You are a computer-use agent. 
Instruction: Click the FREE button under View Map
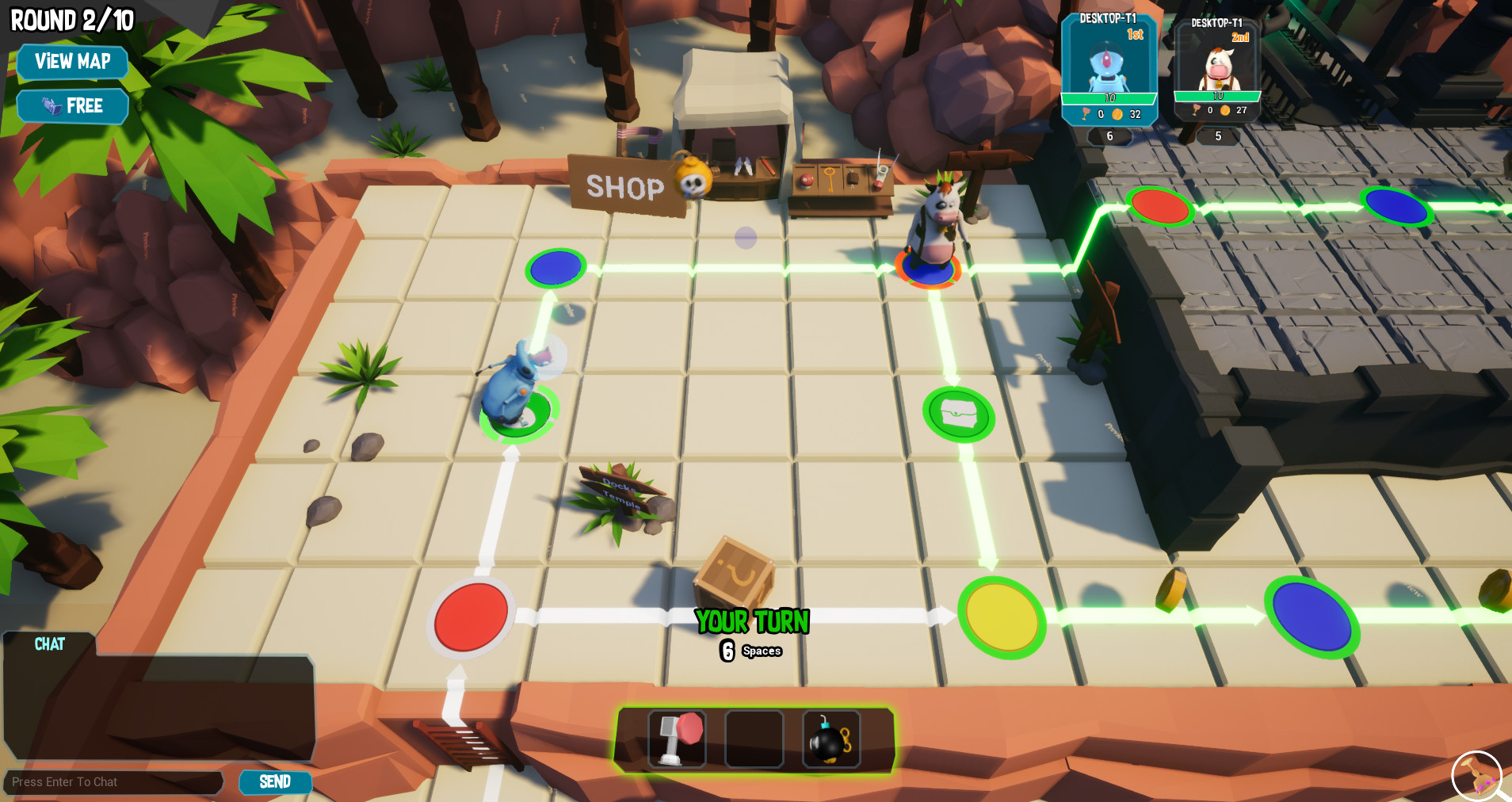pyautogui.click(x=72, y=105)
